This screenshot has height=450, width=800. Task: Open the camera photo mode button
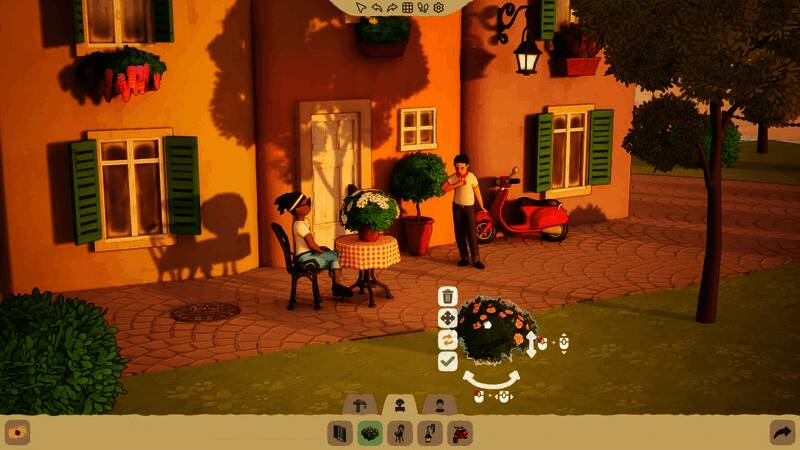point(17,433)
